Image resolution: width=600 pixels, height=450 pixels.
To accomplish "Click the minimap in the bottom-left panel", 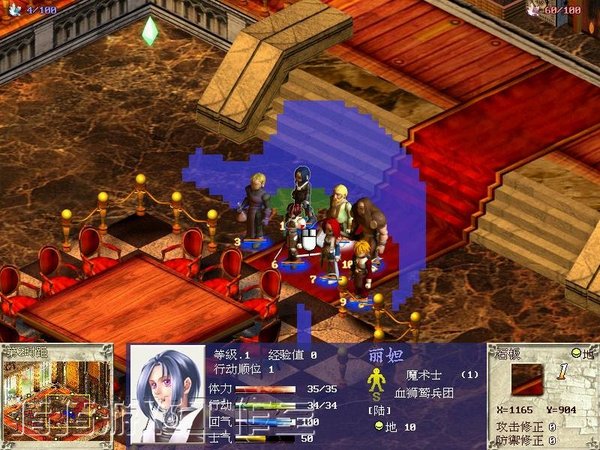I will pos(56,396).
